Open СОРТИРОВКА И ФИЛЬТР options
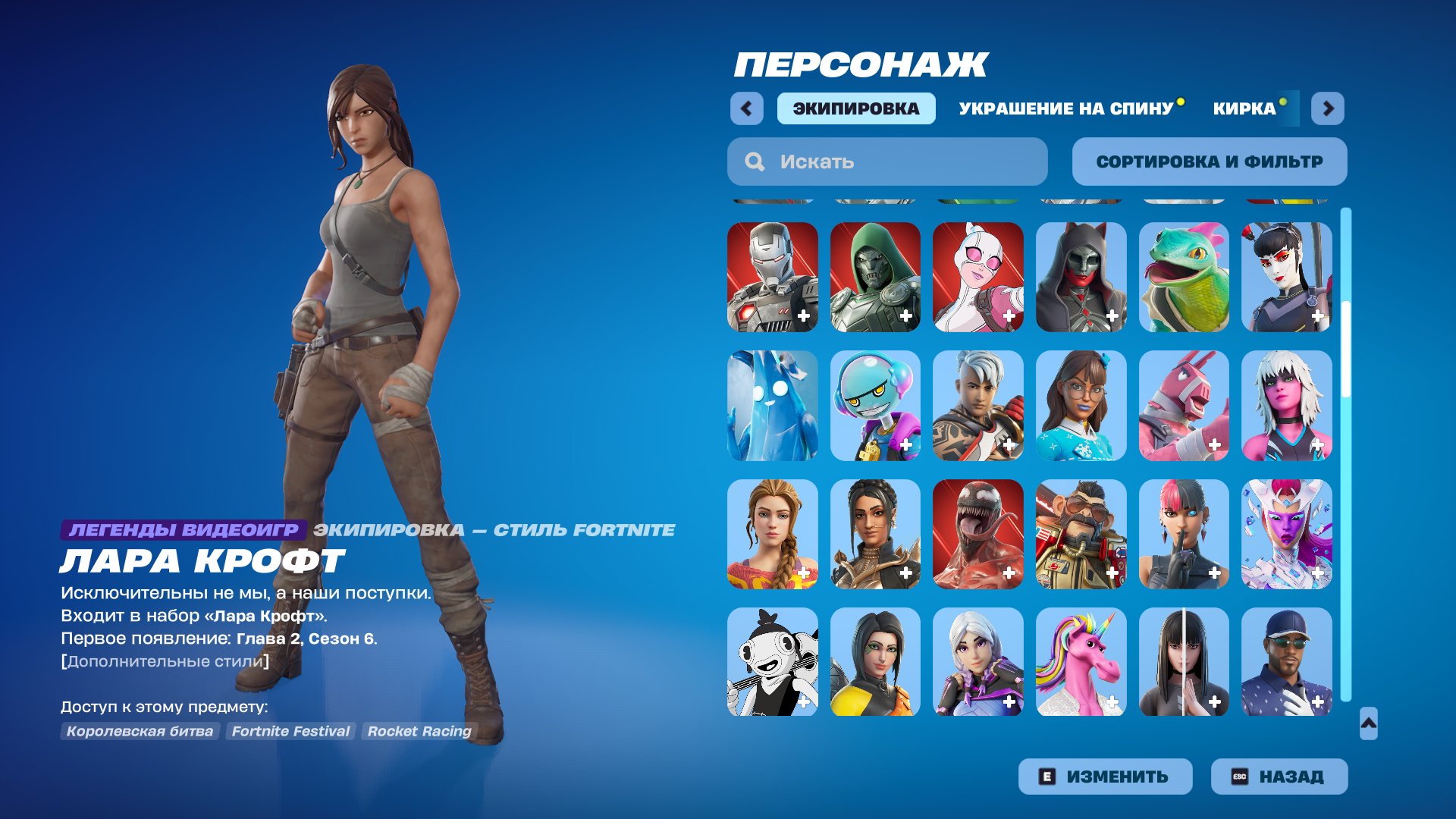Viewport: 1456px width, 819px height. (1209, 161)
